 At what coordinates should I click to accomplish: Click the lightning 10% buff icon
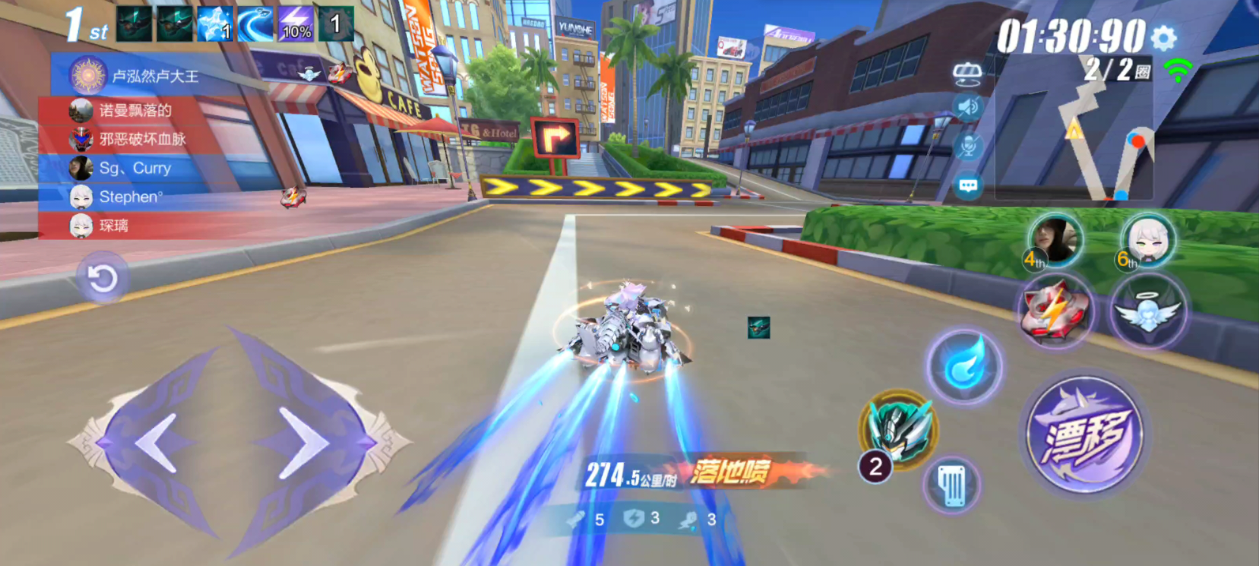point(295,24)
